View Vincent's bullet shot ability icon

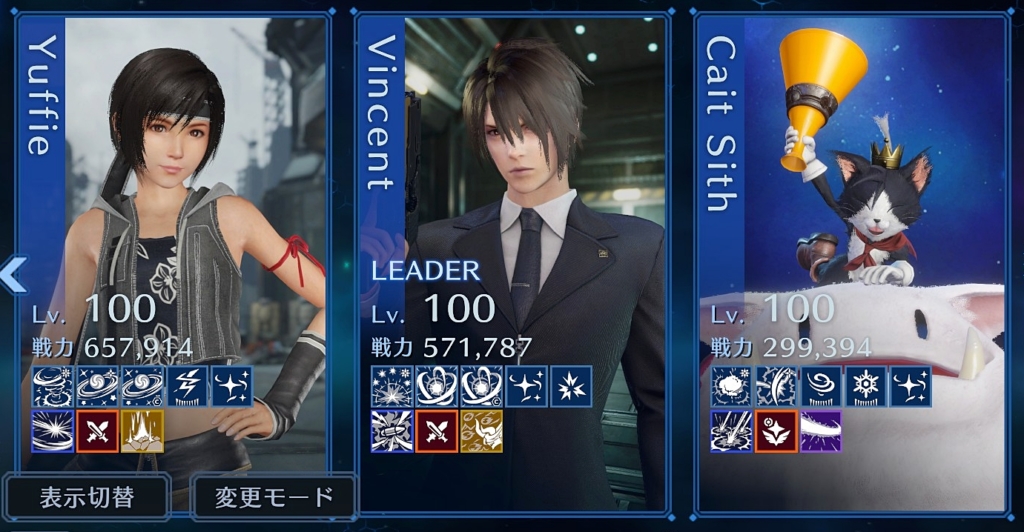coord(392,431)
